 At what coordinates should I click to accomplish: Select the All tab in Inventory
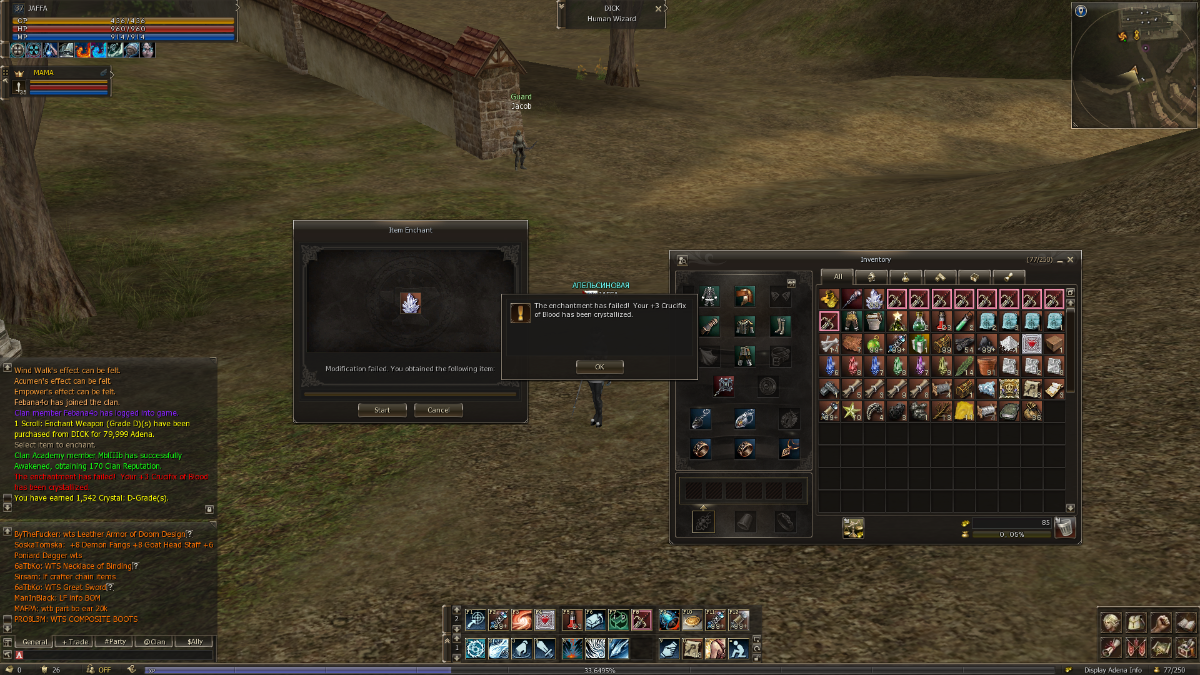[x=837, y=276]
